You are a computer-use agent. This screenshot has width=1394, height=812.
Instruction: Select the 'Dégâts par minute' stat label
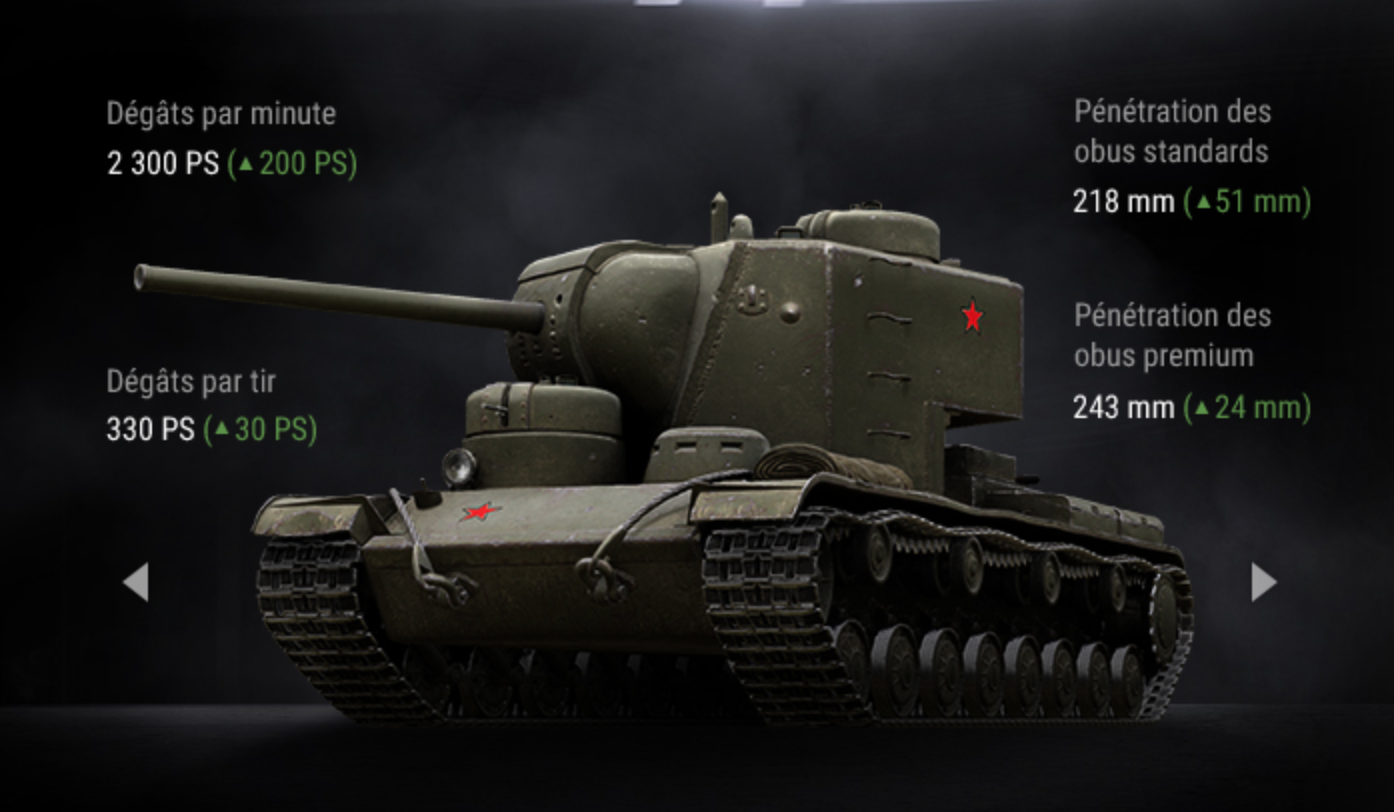[222, 113]
